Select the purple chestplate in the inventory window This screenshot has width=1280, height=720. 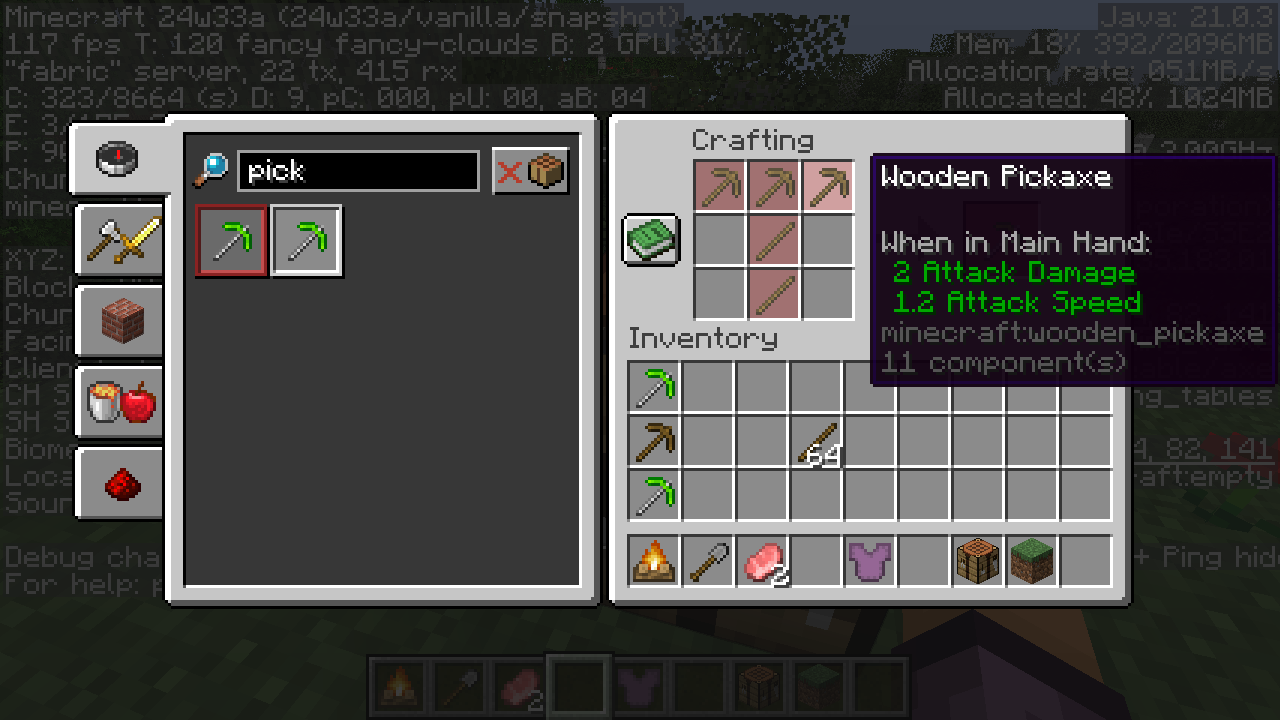[x=870, y=560]
